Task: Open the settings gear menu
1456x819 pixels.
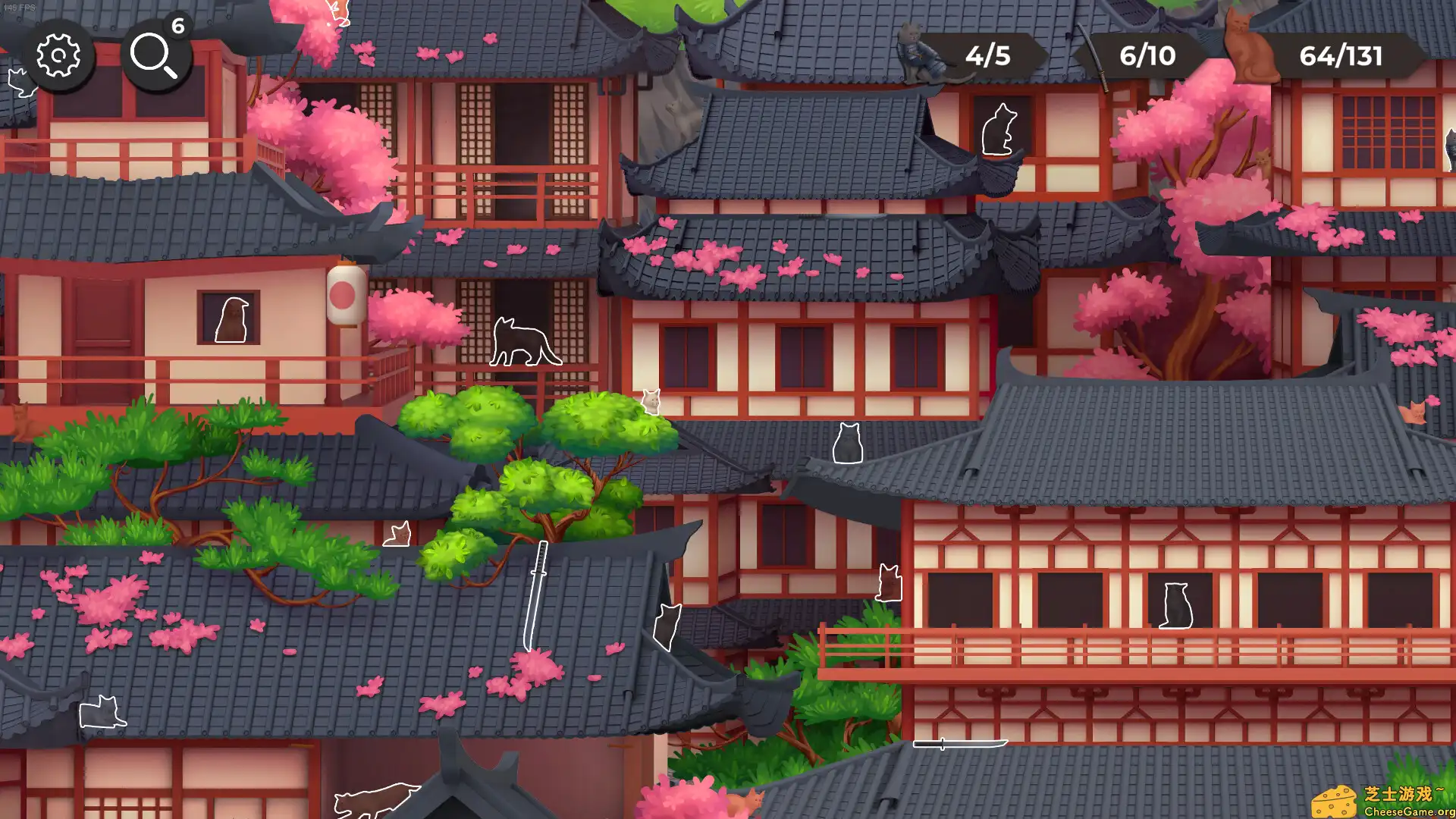Action: [x=59, y=55]
